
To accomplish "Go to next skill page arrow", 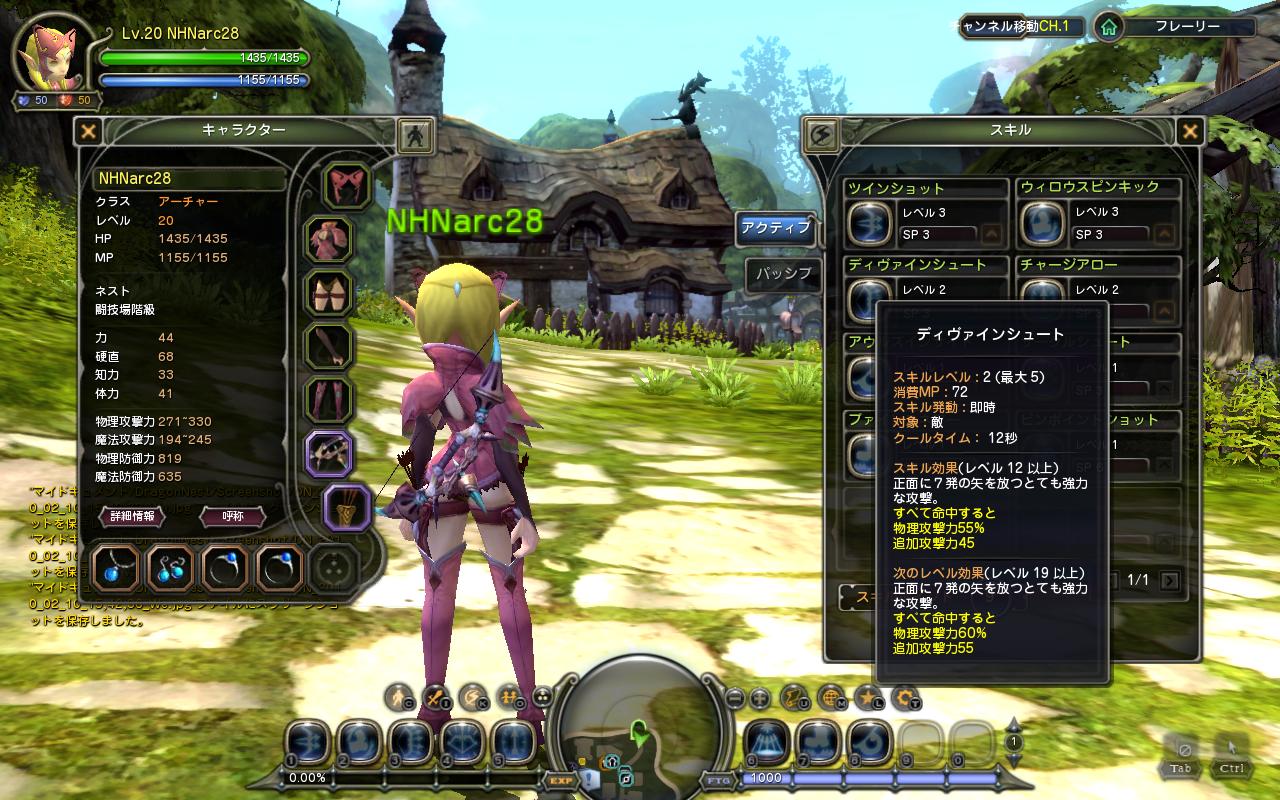I will pos(1169,580).
